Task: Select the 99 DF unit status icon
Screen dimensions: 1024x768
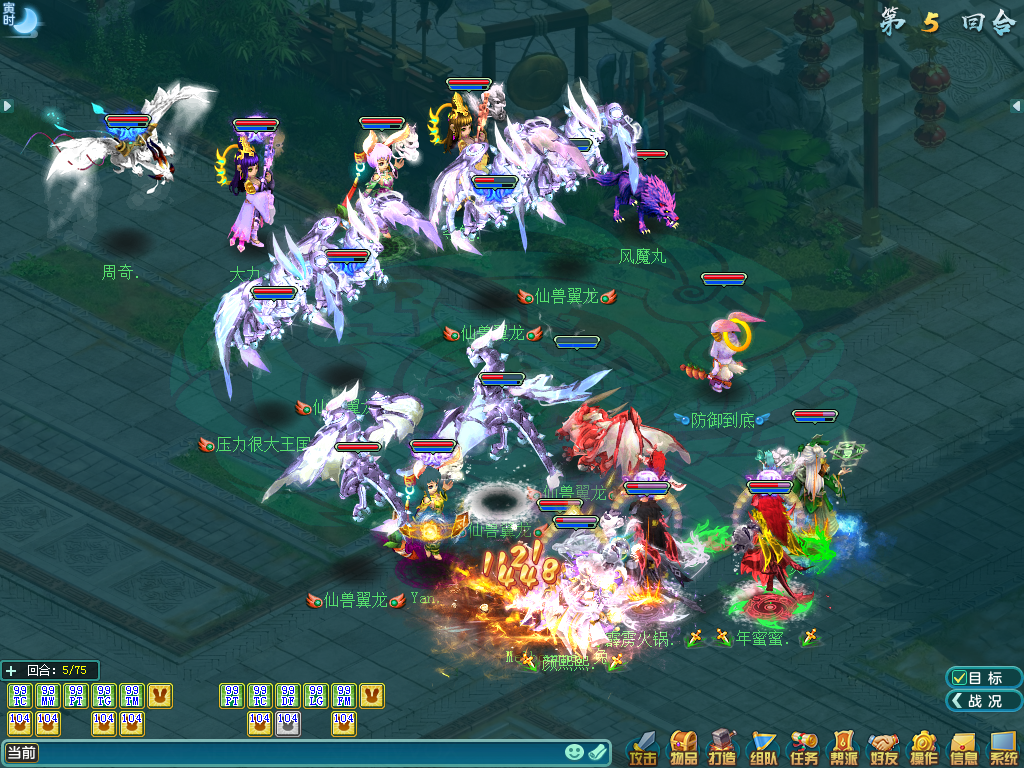Action: [287, 695]
